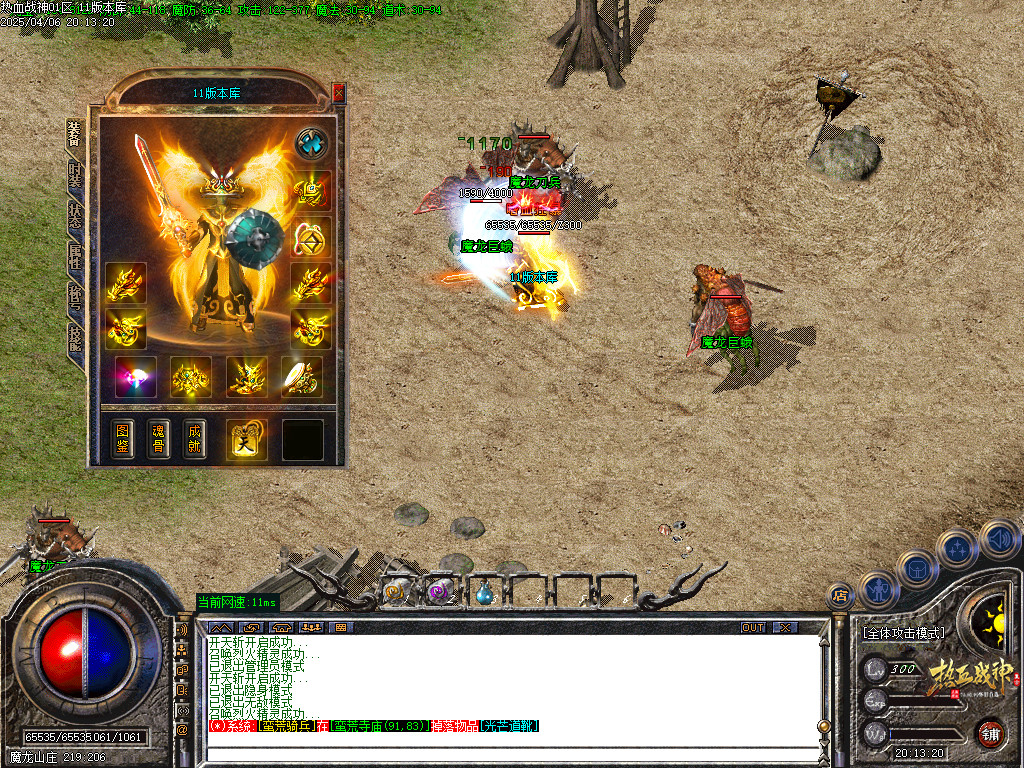The height and width of the screenshot is (768, 1024).
Task: Open the character figure round button
Action: click(879, 588)
